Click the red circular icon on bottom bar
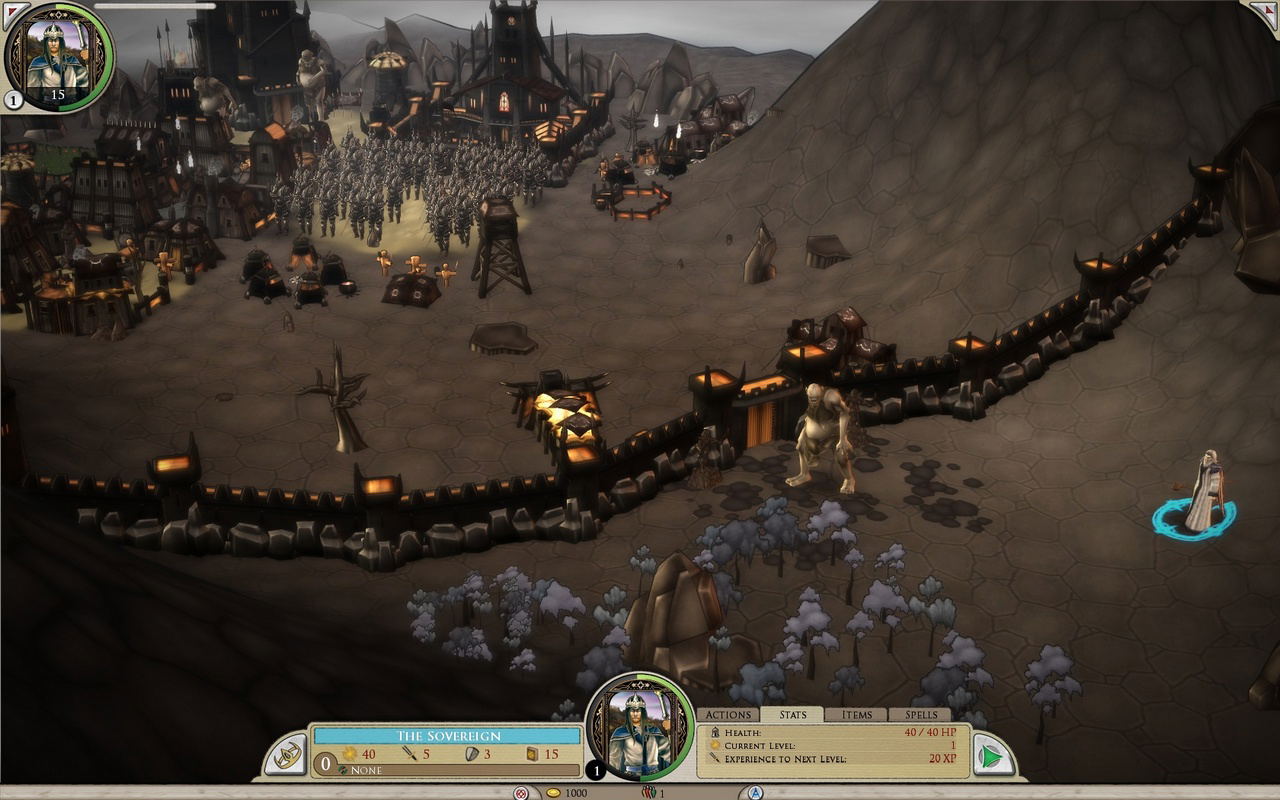Screen dimensions: 1280x800 click(520, 793)
